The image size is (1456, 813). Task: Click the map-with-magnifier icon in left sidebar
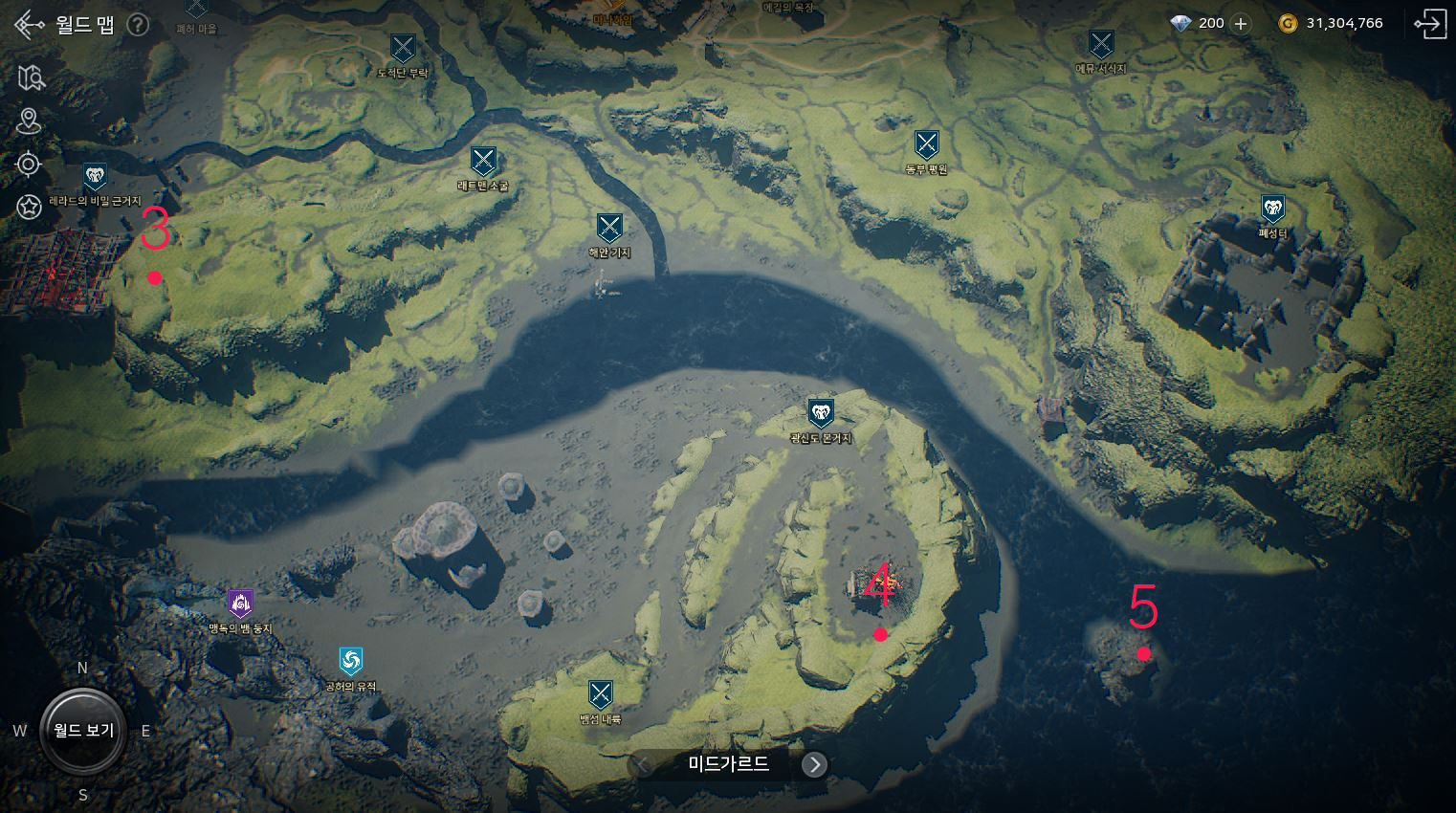31,77
